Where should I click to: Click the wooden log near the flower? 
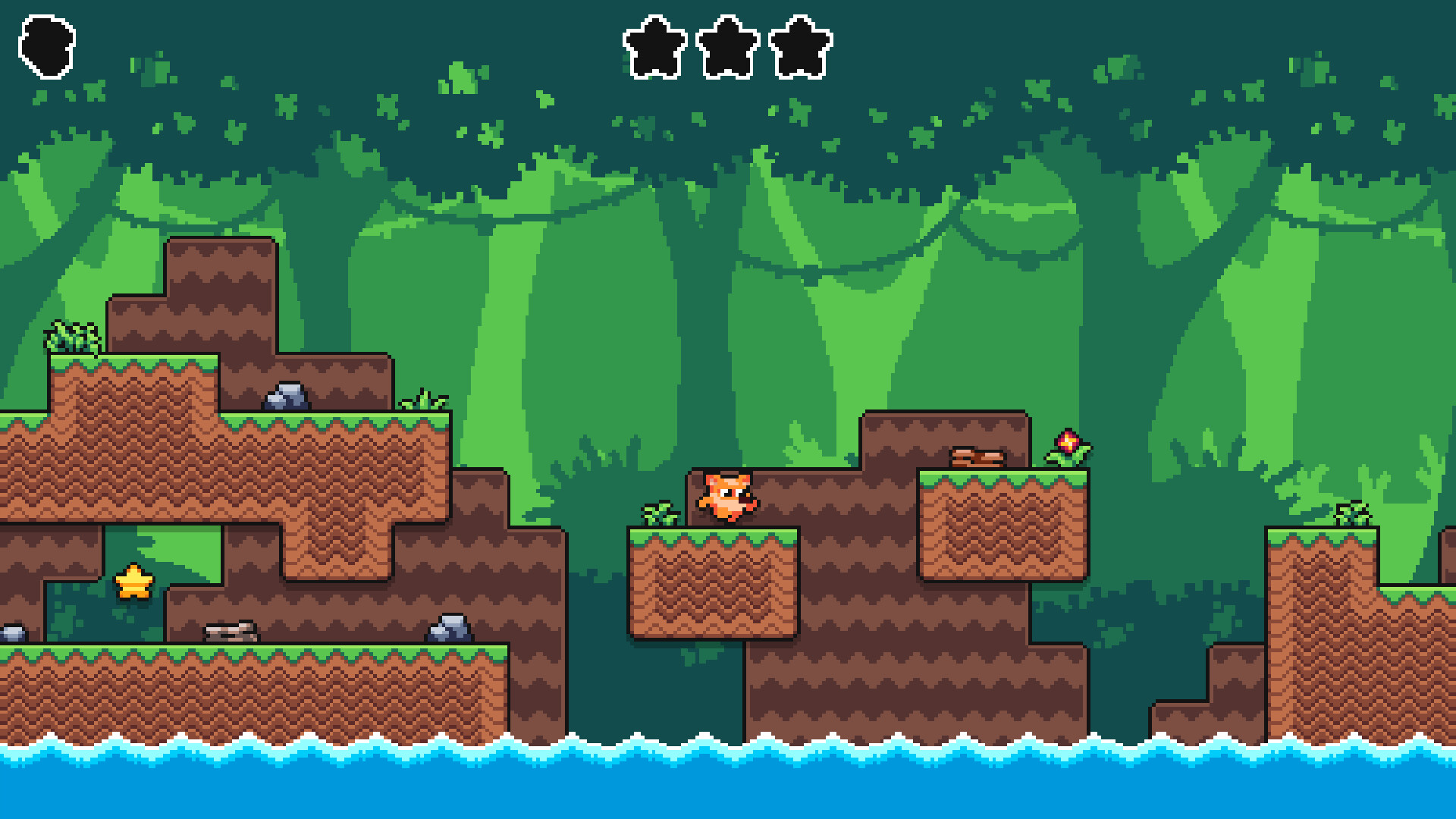click(x=977, y=457)
